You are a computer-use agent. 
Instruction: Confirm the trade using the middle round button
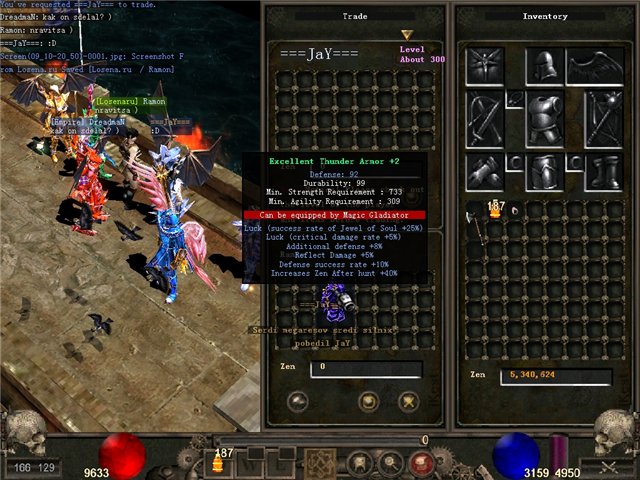[368, 402]
